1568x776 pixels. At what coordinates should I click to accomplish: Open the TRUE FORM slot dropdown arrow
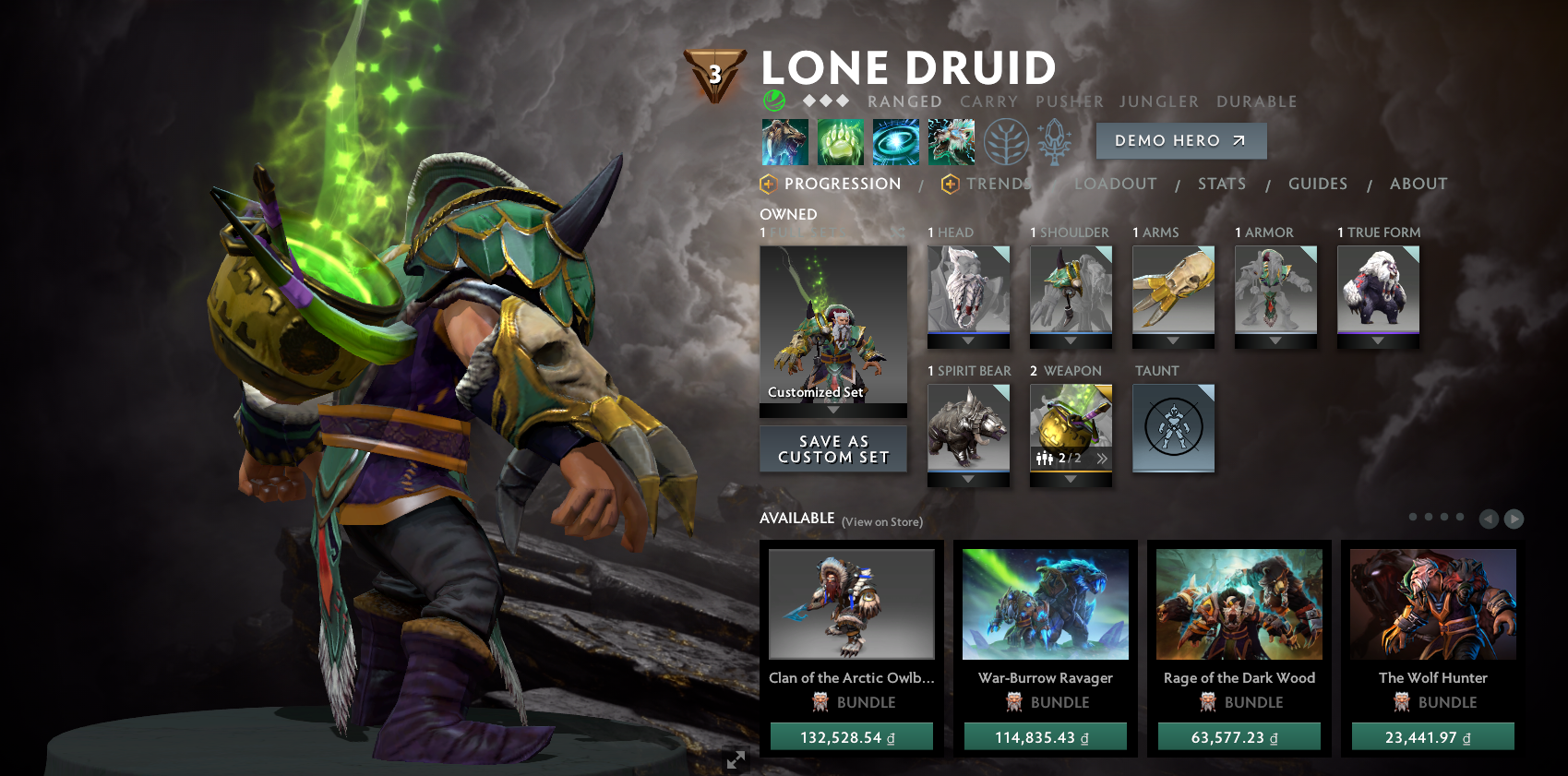1378,340
